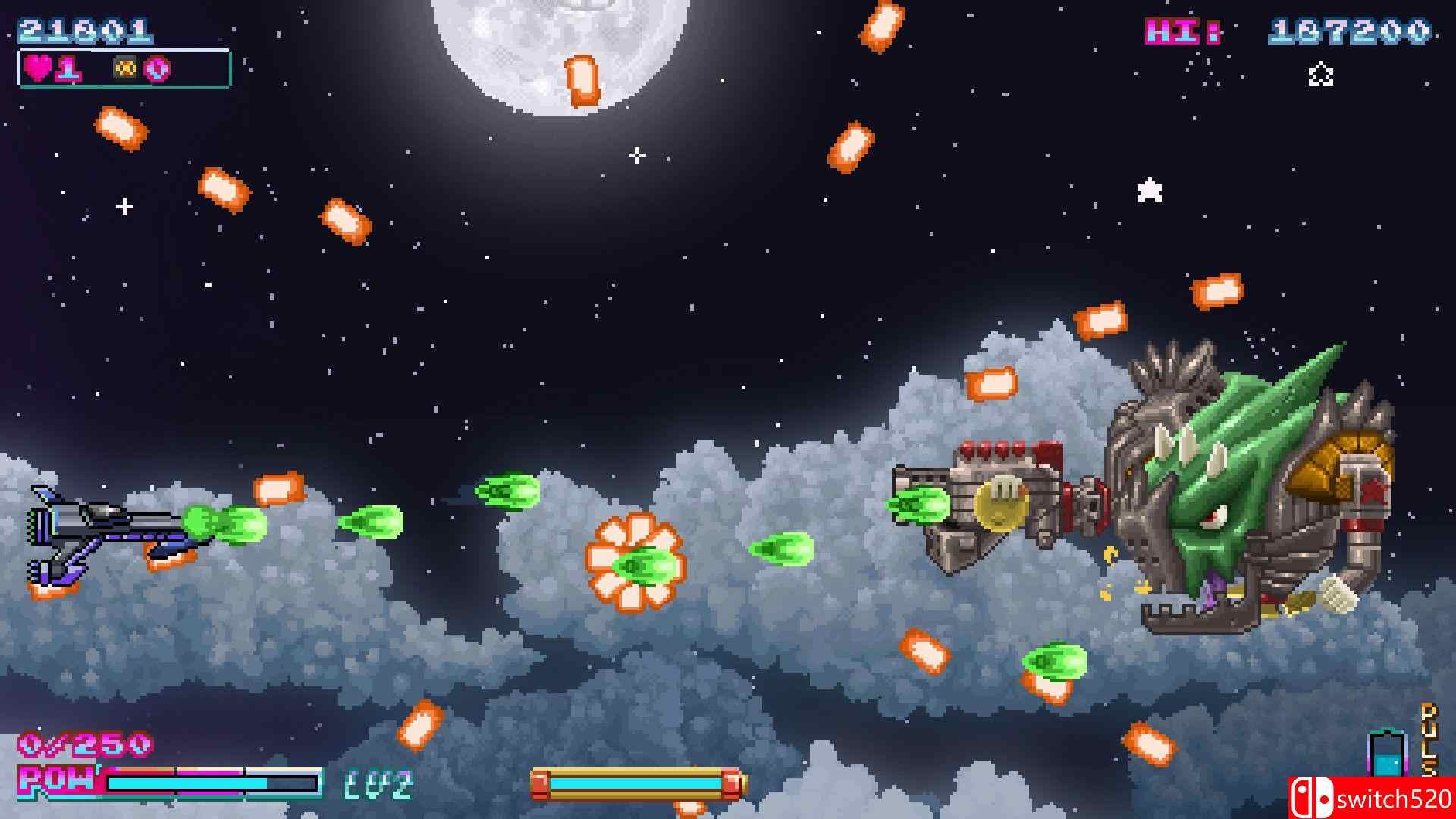Toggle the sparkle marker near the moon
The height and width of the screenshot is (819, 1456).
[635, 155]
